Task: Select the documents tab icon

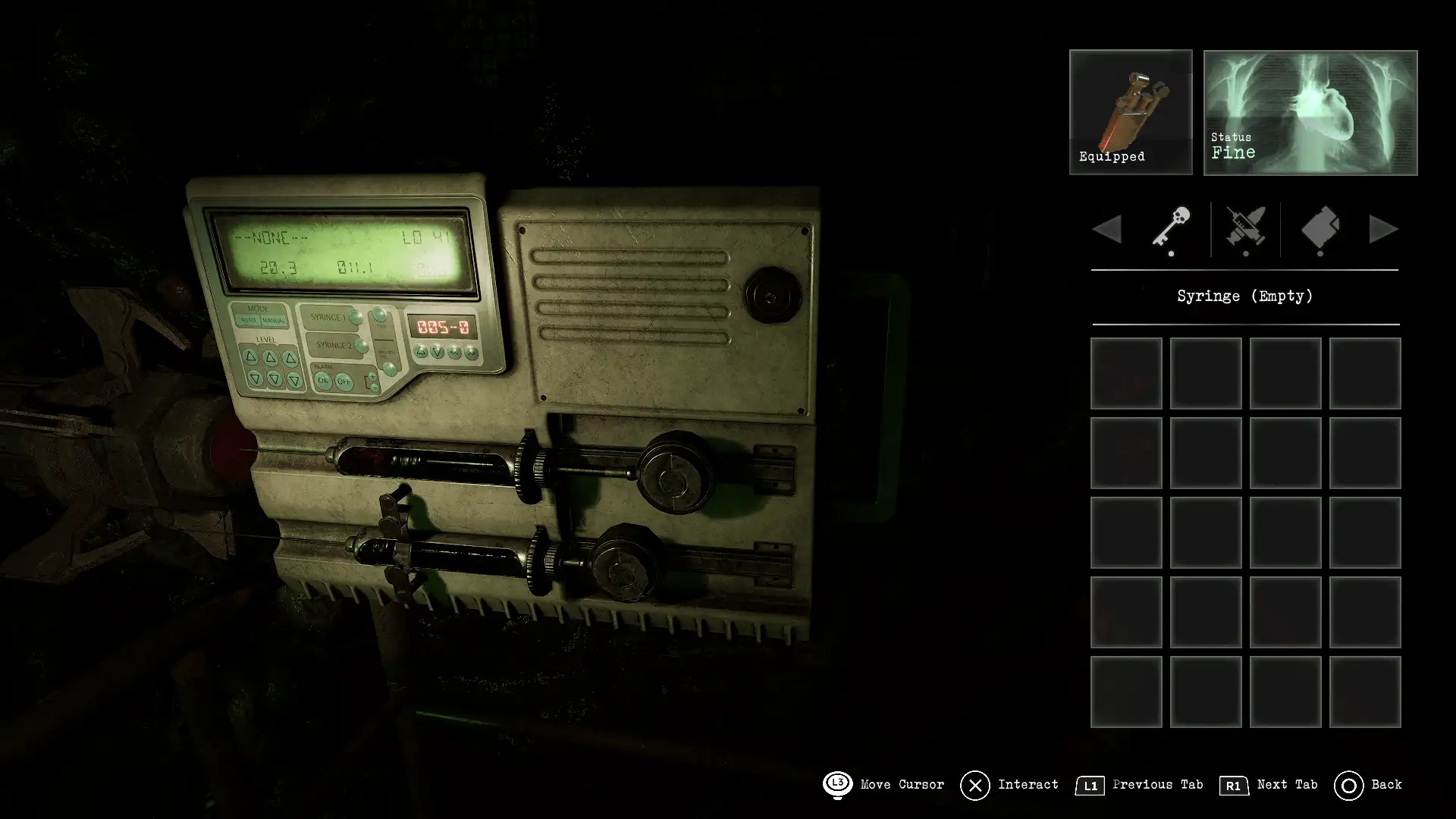Action: (x=1319, y=227)
